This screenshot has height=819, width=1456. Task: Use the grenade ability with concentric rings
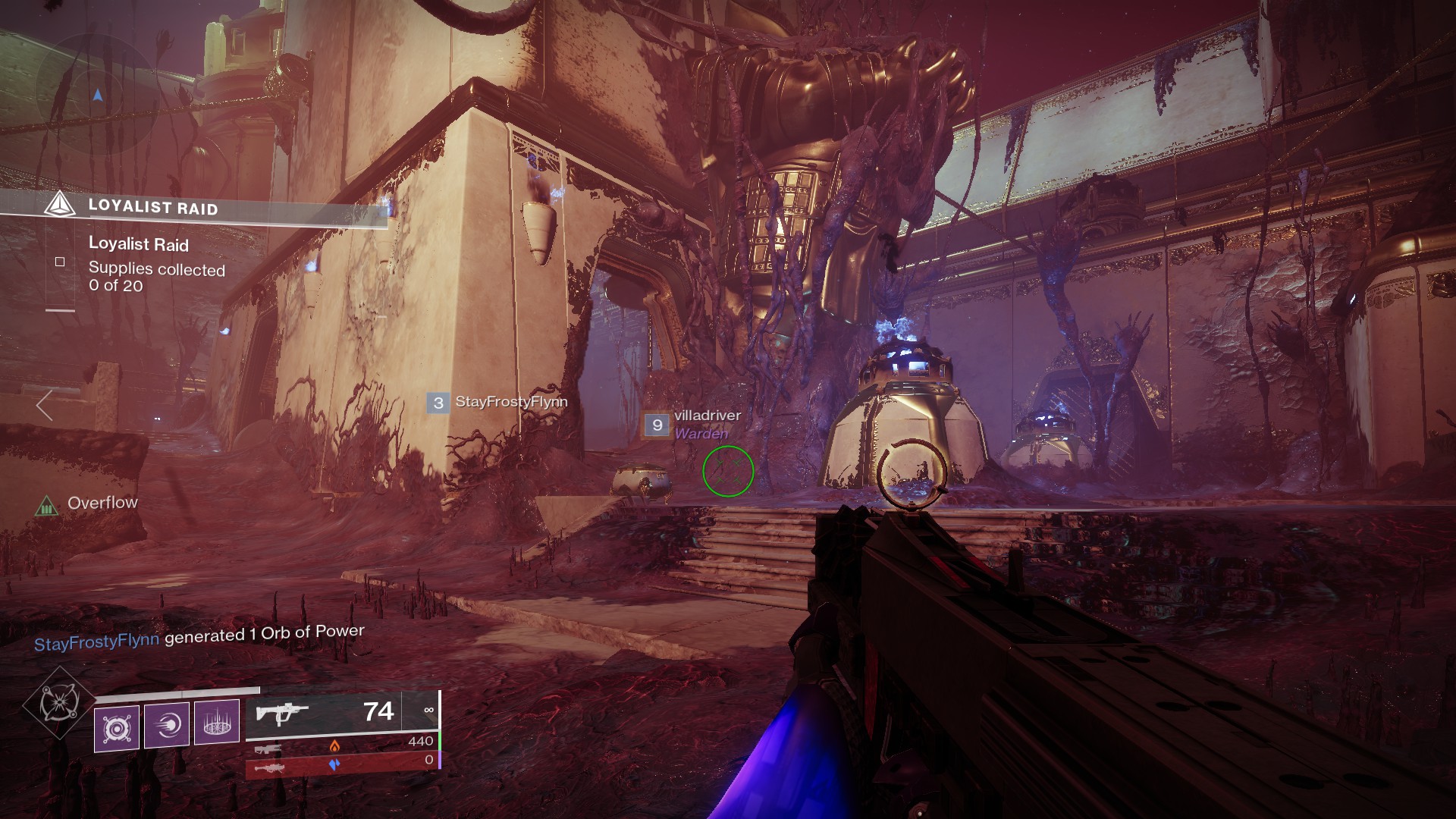click(117, 727)
